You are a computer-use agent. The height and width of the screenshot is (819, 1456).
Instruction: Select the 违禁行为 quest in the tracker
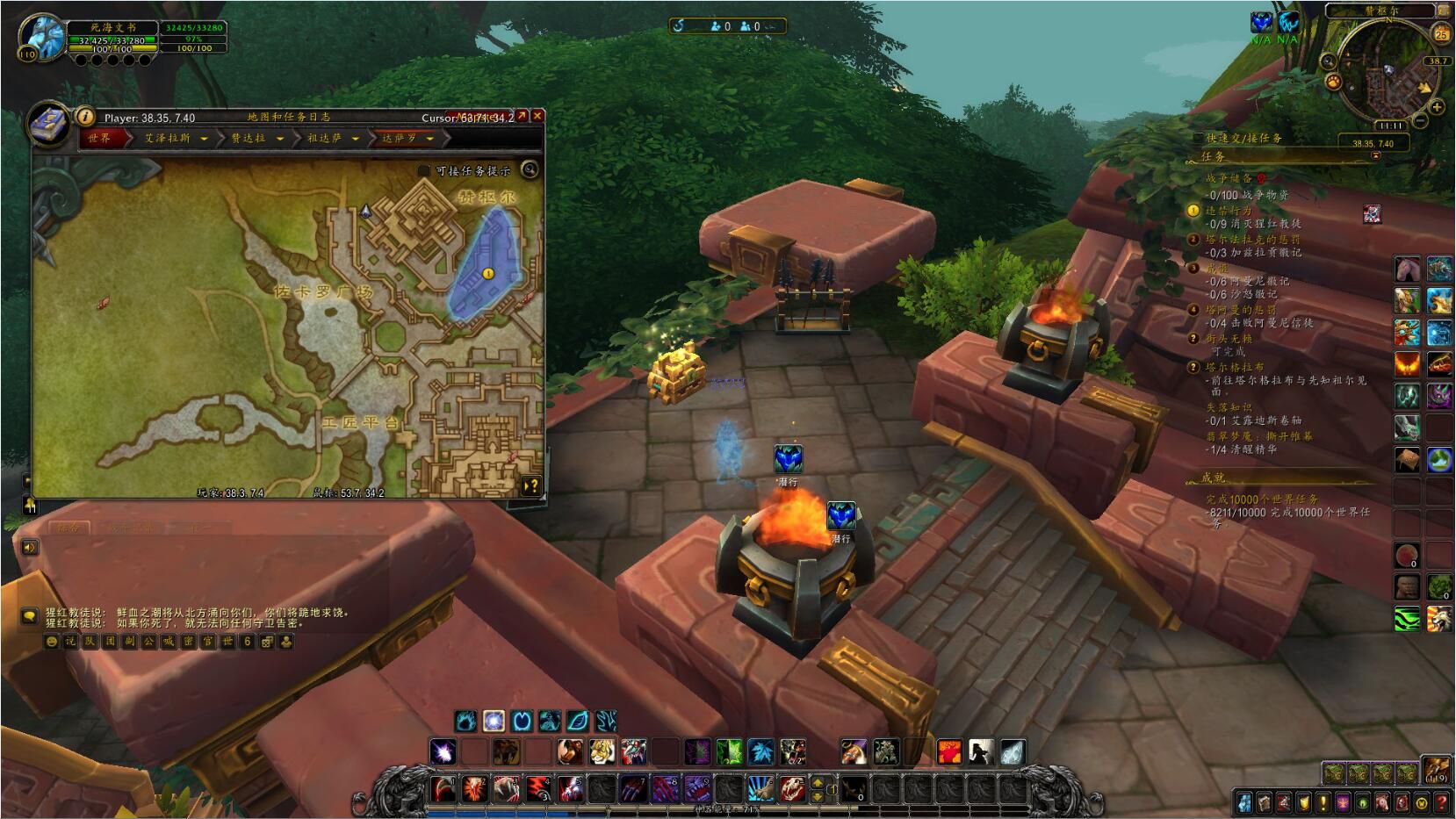(1228, 211)
